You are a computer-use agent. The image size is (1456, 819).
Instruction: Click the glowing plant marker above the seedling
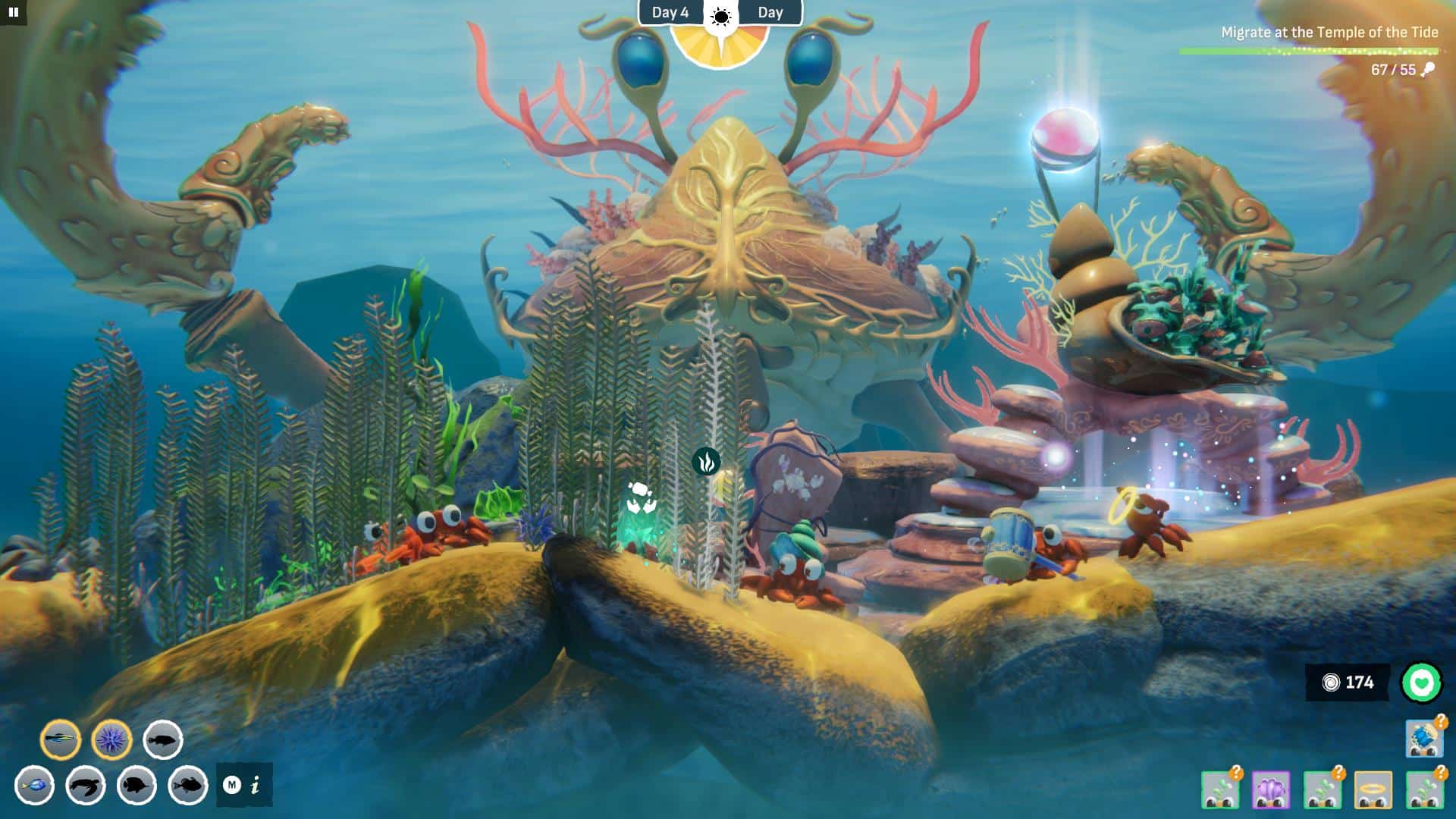708,461
